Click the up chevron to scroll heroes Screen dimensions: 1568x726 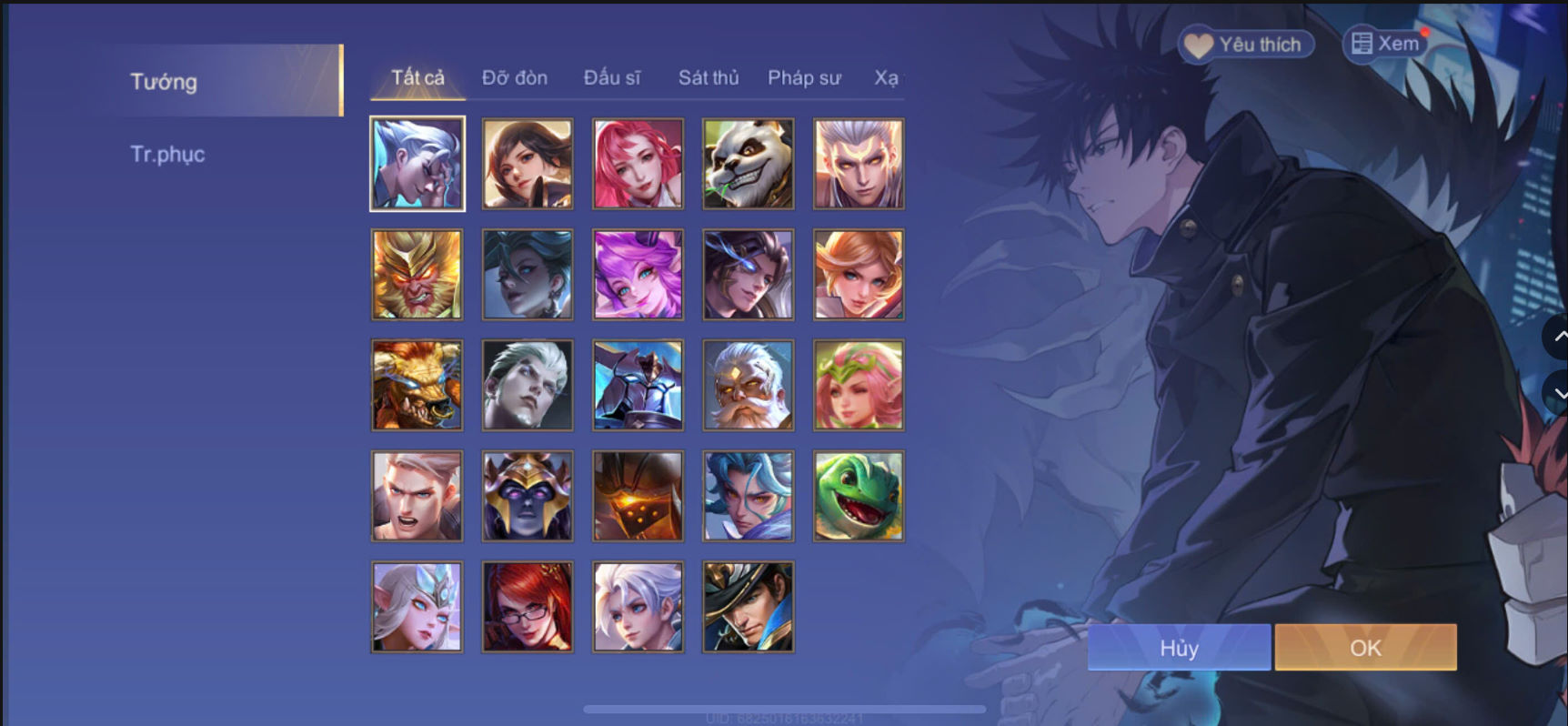click(x=1557, y=338)
